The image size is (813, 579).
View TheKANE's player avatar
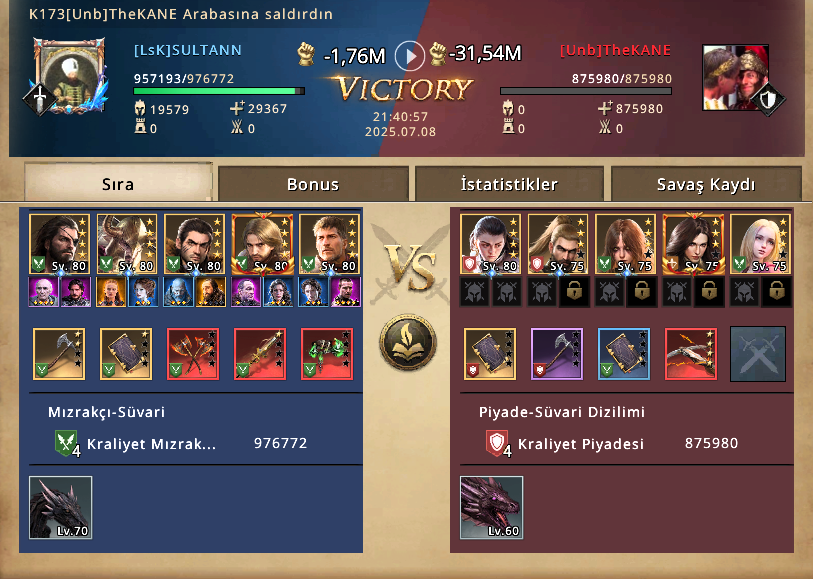click(x=735, y=76)
